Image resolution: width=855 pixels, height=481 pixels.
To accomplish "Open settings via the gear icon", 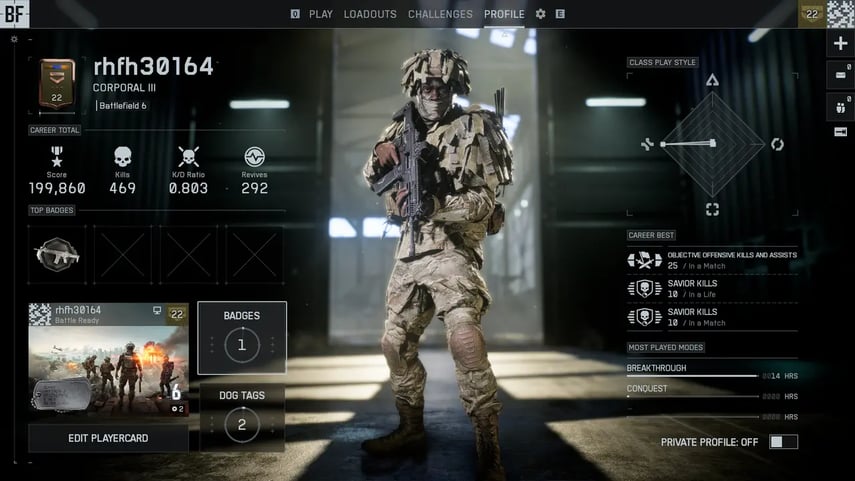I will tap(541, 14).
